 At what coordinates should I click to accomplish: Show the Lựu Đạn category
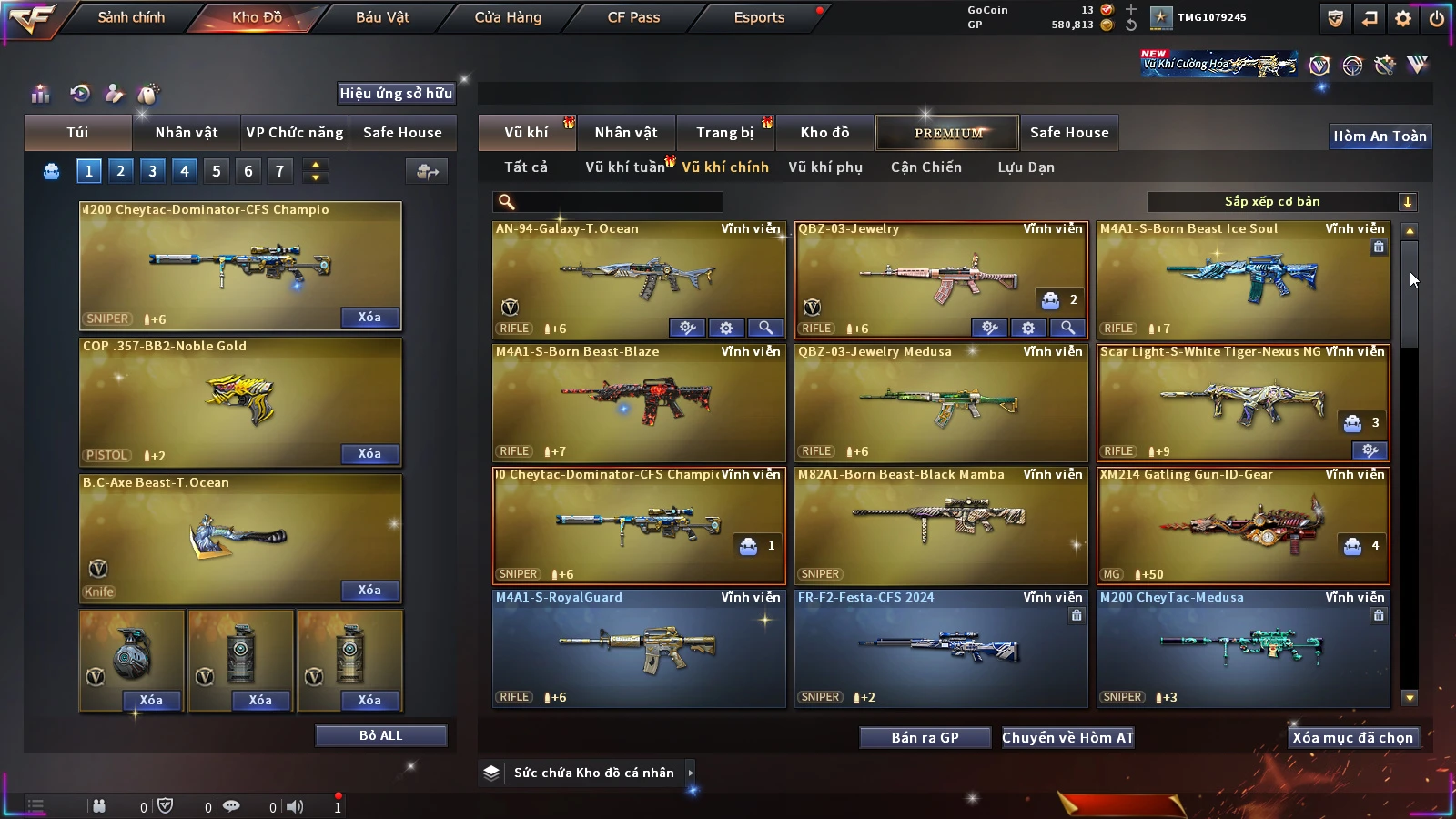pos(1026,167)
